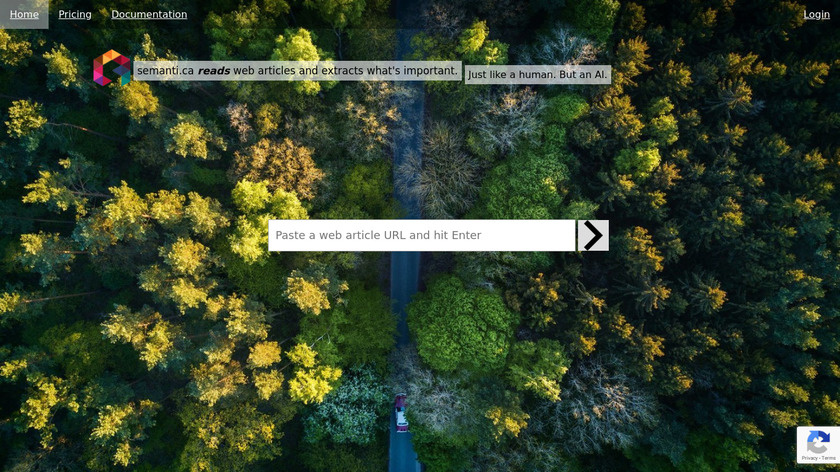Focus the article URL input field
Screen dimensions: 840x472
[421, 235]
